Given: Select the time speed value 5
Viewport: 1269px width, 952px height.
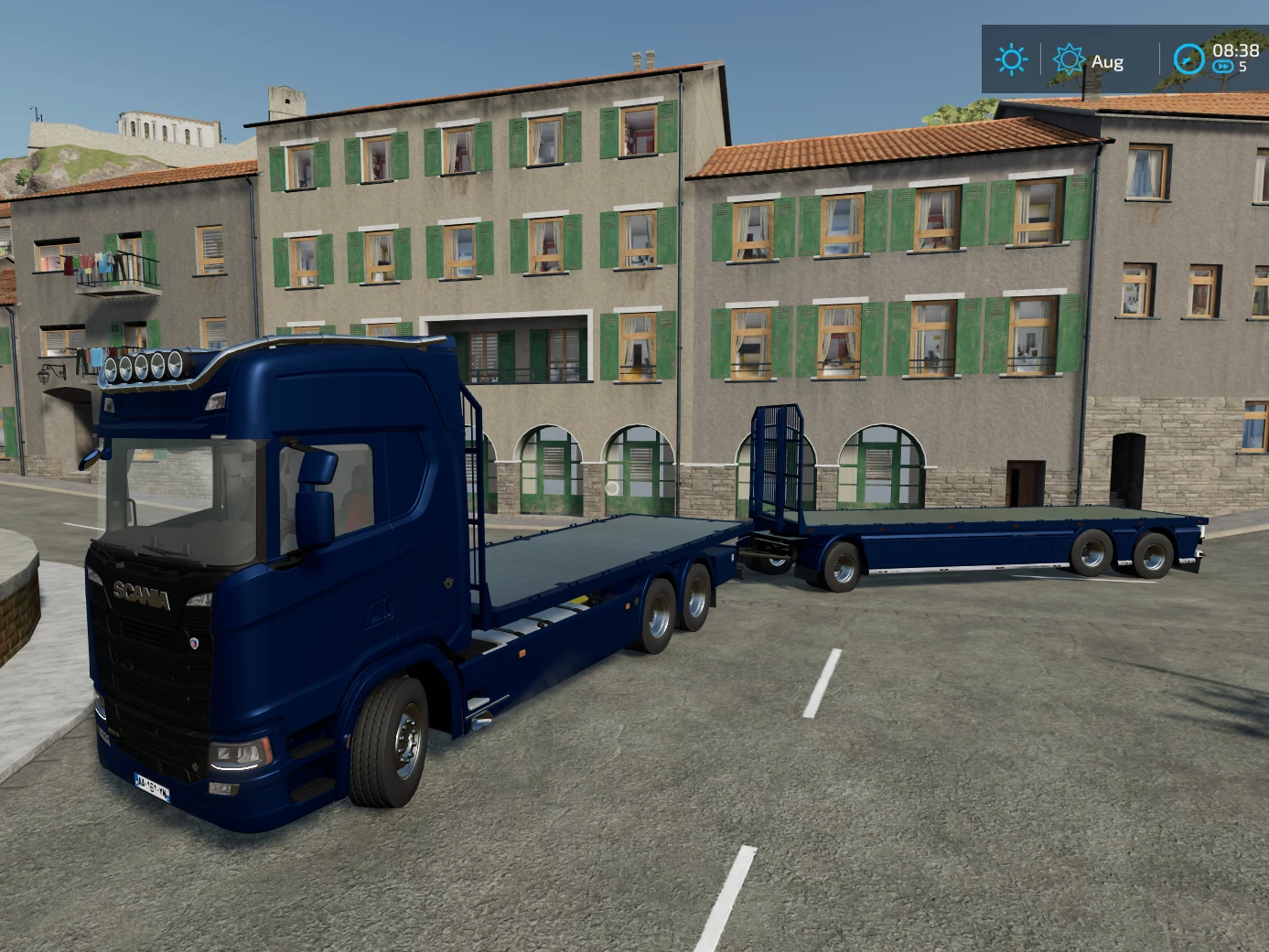Looking at the screenshot, I should click(x=1242, y=68).
